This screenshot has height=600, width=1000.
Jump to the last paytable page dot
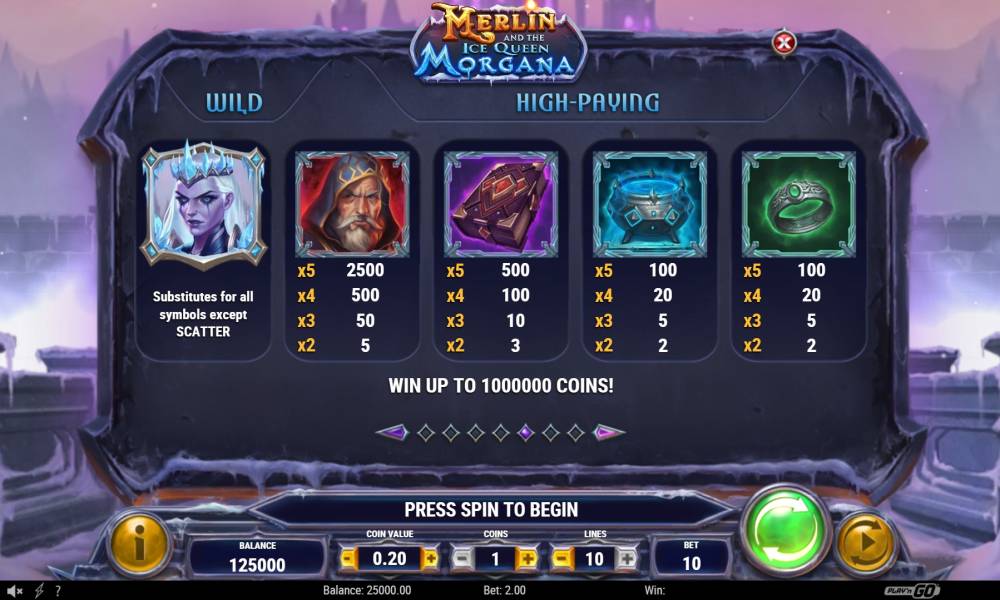pyautogui.click(x=575, y=433)
